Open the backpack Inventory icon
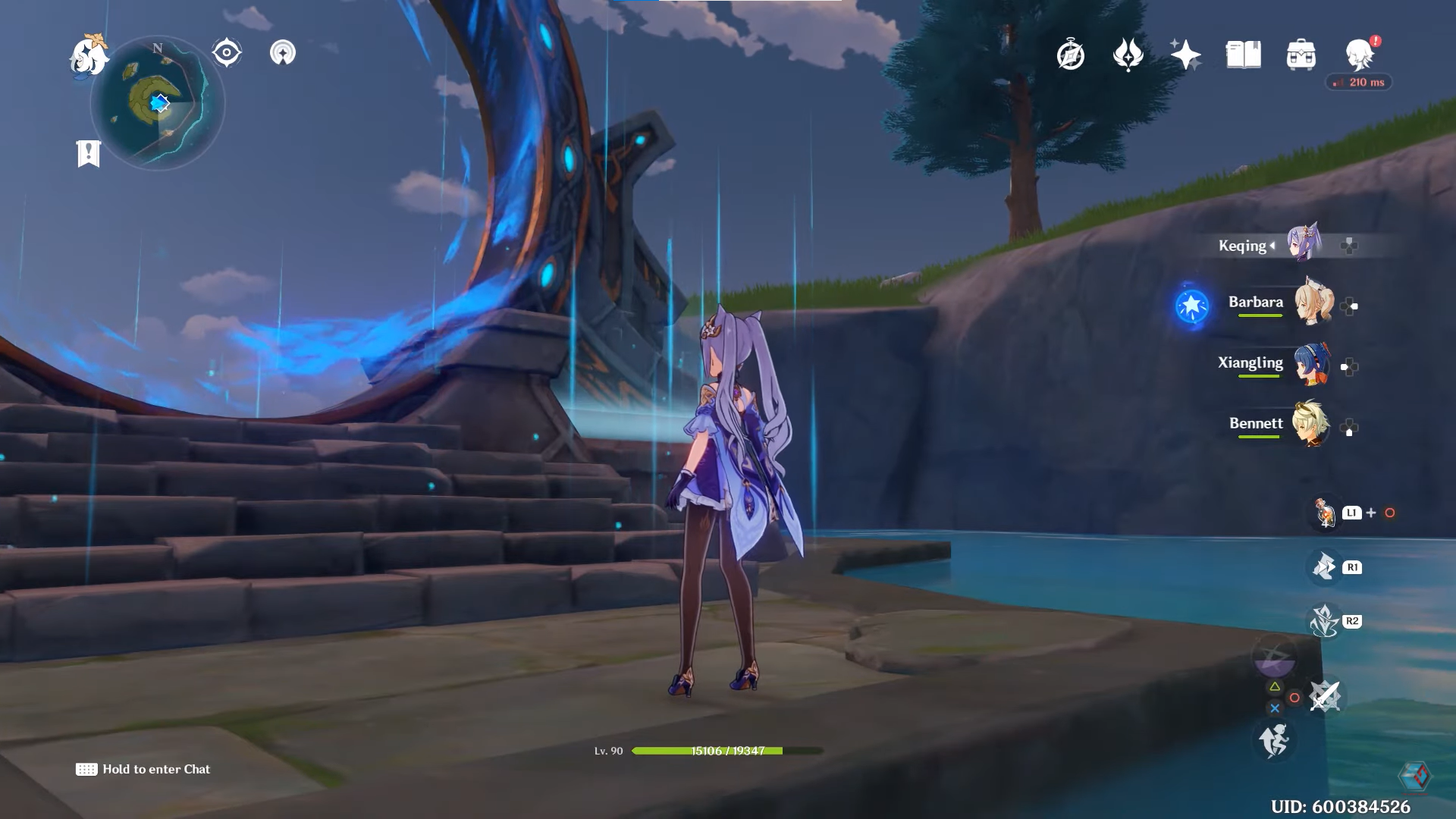Viewport: 1456px width, 819px height. (x=1301, y=55)
